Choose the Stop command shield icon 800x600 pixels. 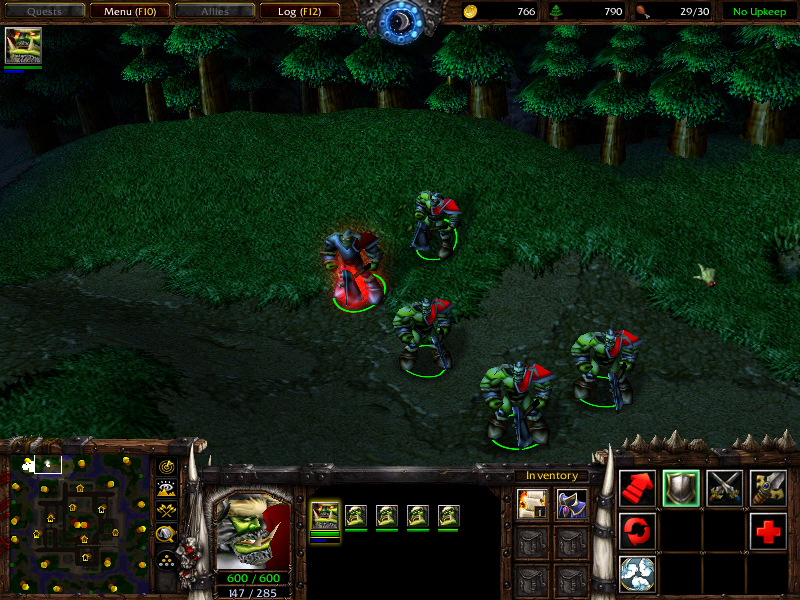coord(681,488)
